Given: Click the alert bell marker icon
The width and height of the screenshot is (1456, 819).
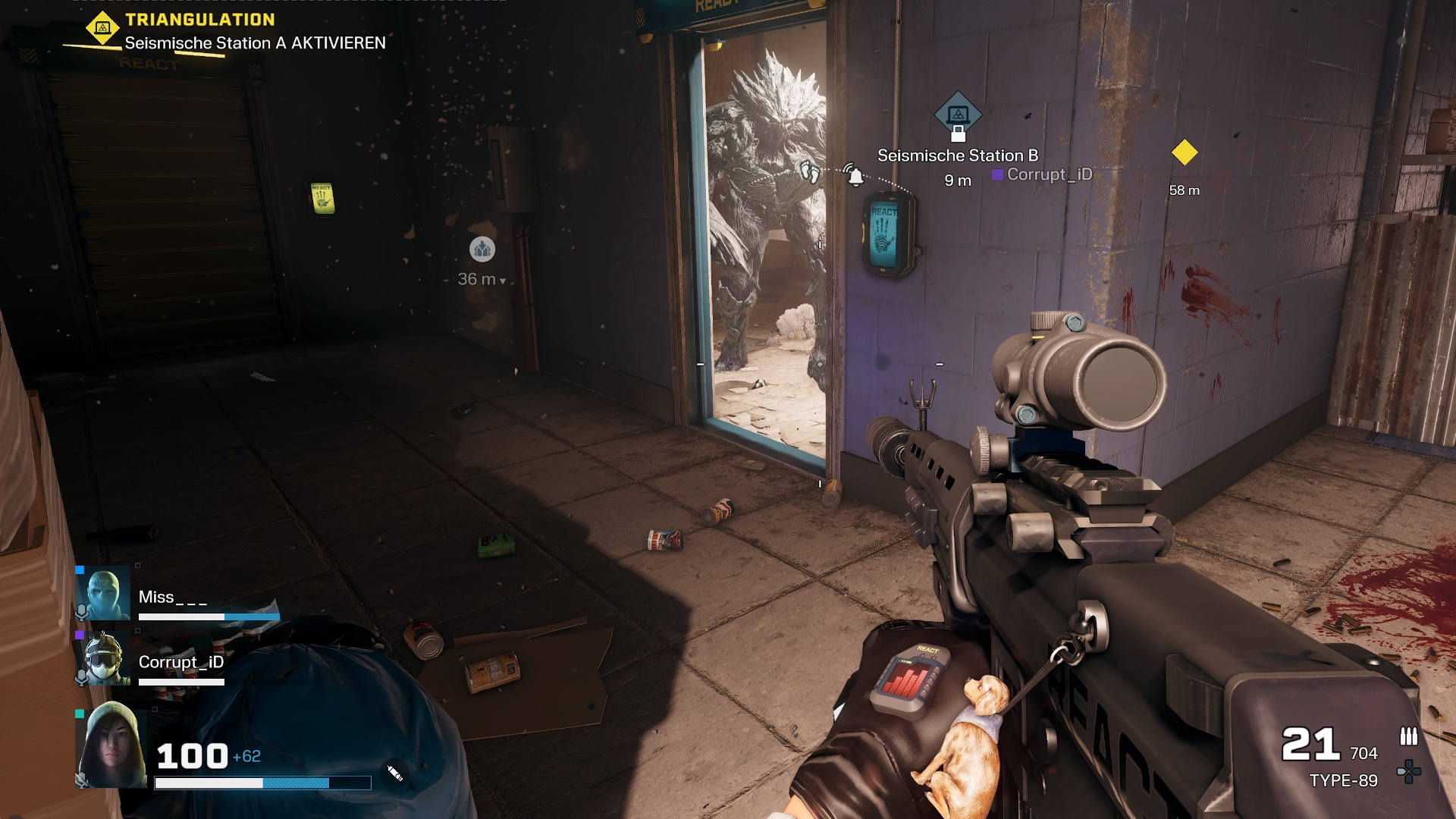Looking at the screenshot, I should (x=855, y=176).
